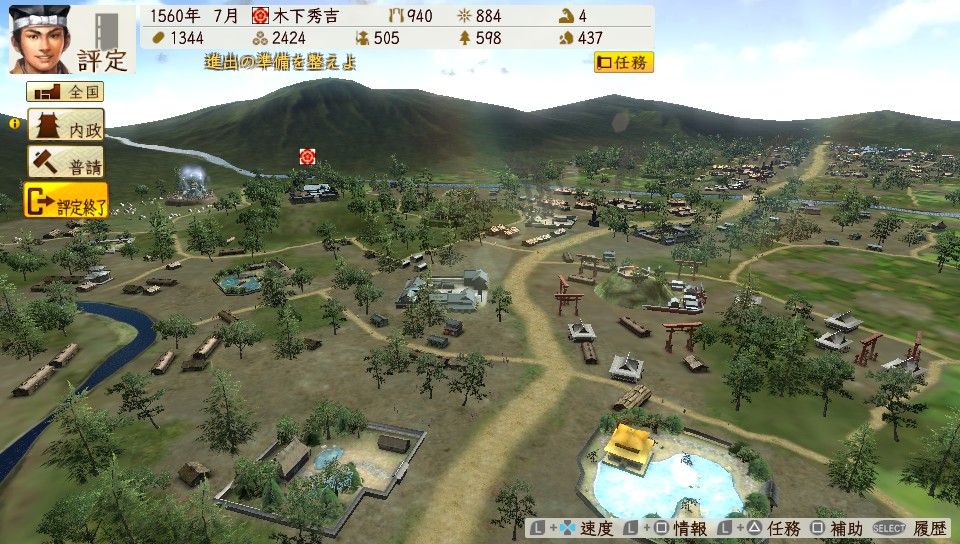Choose the 普請 construction menu

pyautogui.click(x=65, y=162)
